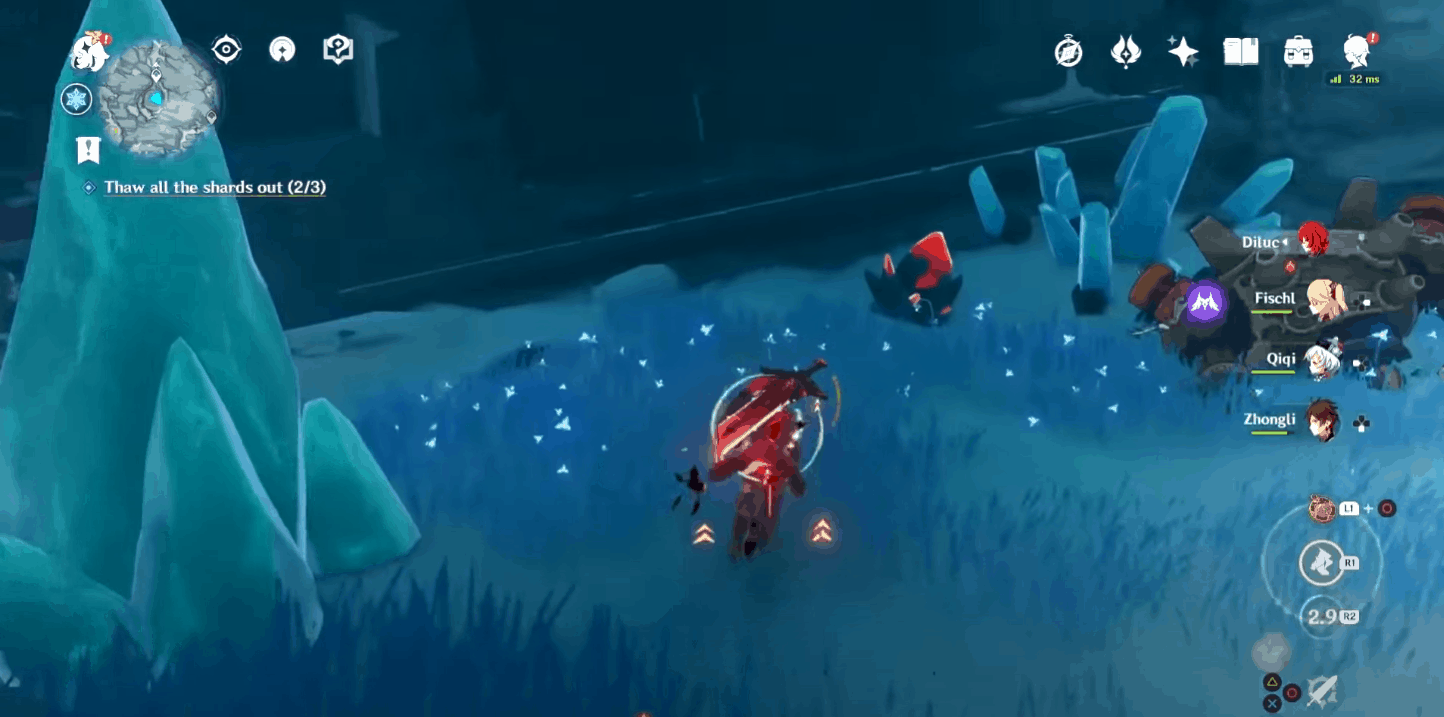
Task: Open the tutorial book with question mark
Action: coord(339,49)
